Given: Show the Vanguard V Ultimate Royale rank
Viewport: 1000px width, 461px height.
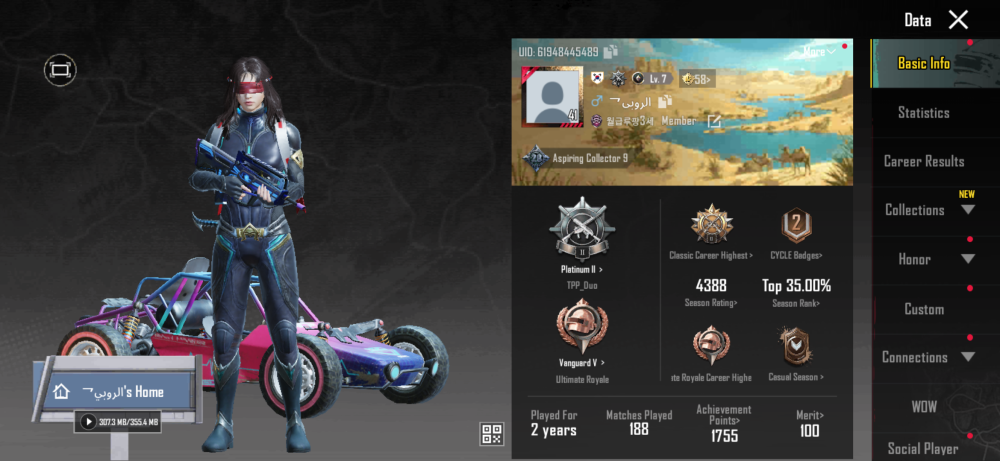Looking at the screenshot, I should tap(580, 332).
